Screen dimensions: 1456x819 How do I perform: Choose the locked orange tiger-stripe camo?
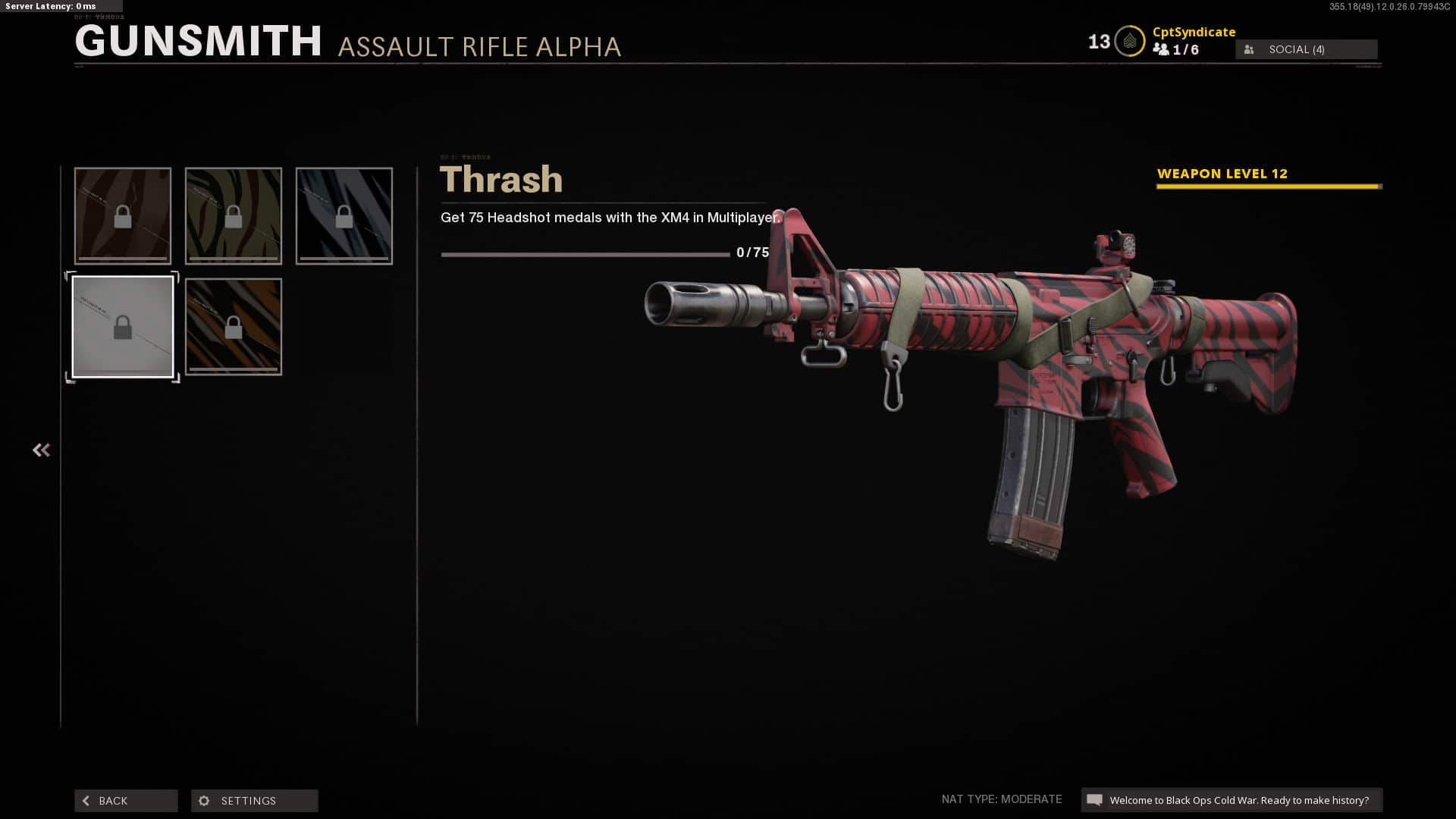(234, 327)
